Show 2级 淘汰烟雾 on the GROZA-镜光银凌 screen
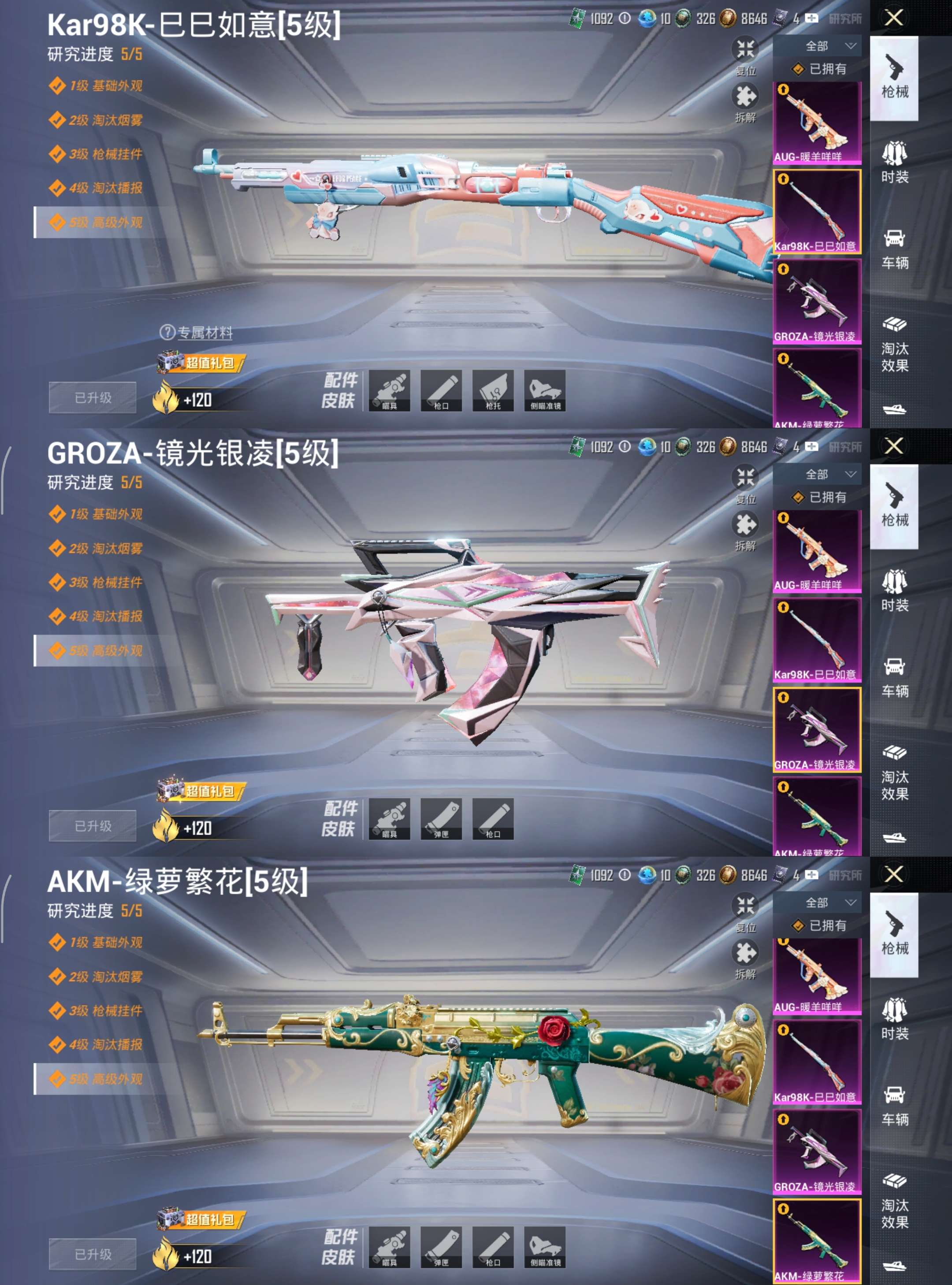This screenshot has height=1285, width=952. pyautogui.click(x=105, y=548)
